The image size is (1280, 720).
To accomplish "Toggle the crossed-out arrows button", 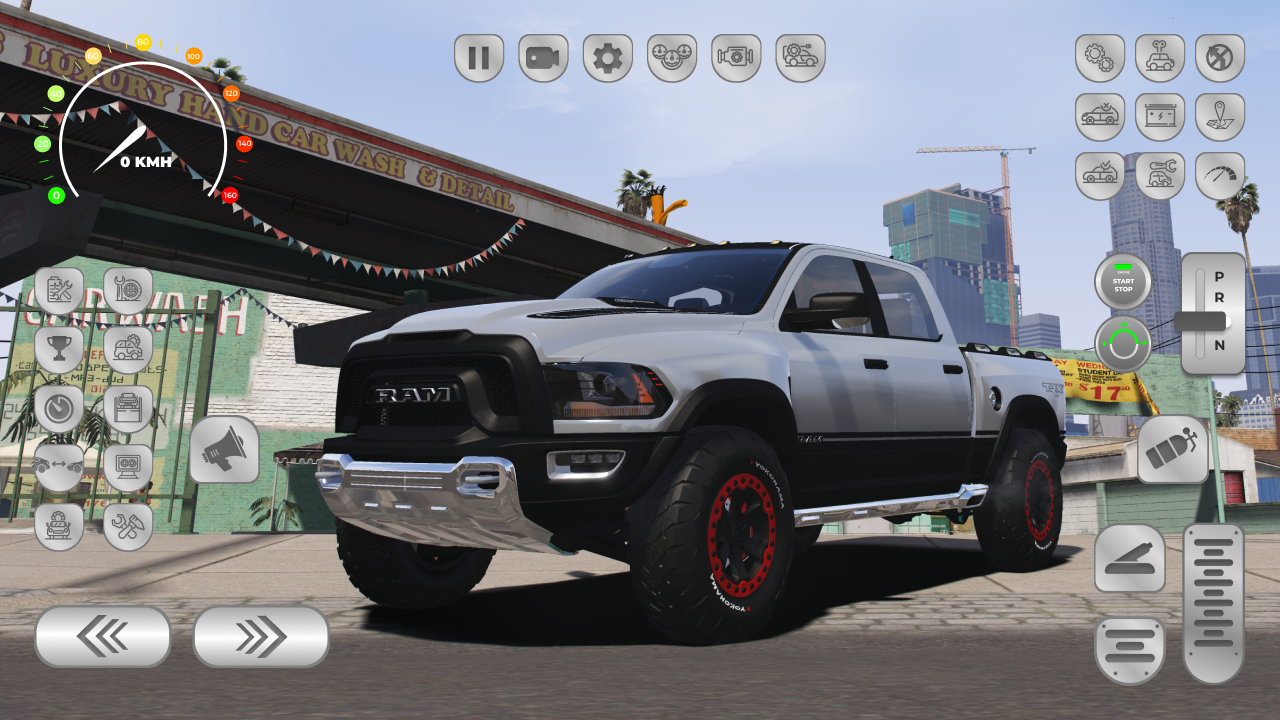I will [1220, 58].
